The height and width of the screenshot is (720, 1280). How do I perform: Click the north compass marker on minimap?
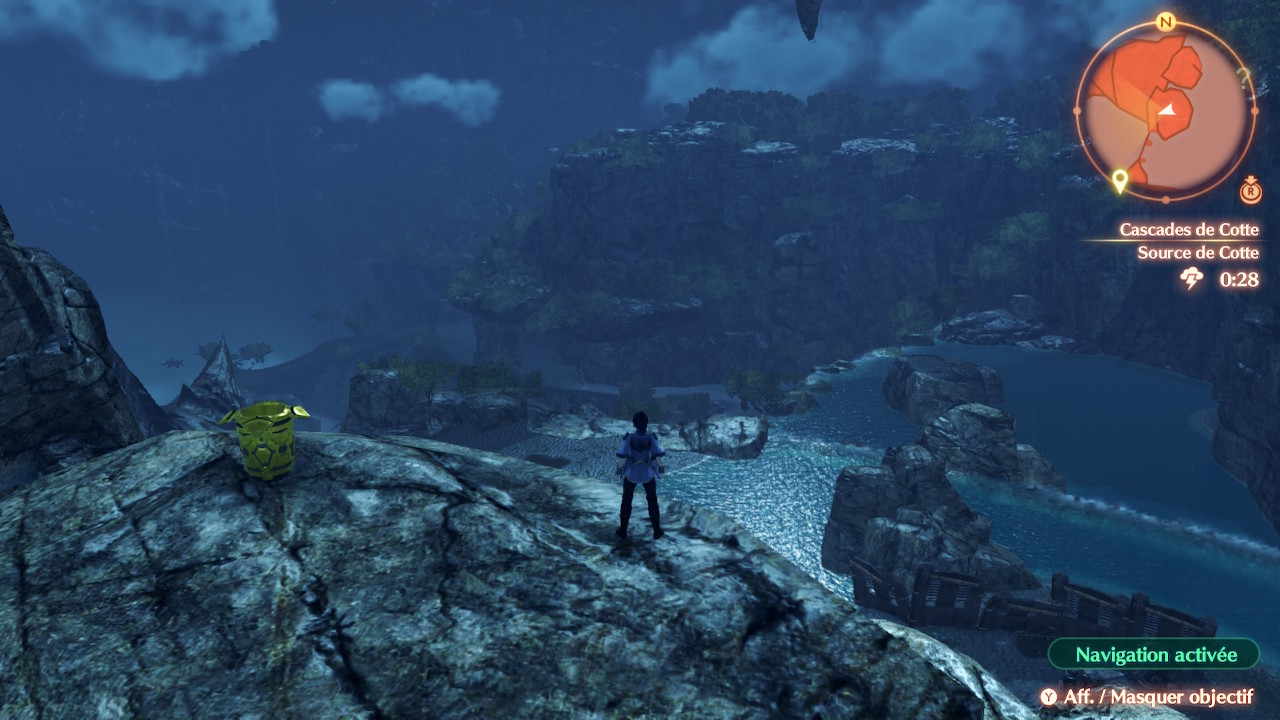point(1165,22)
